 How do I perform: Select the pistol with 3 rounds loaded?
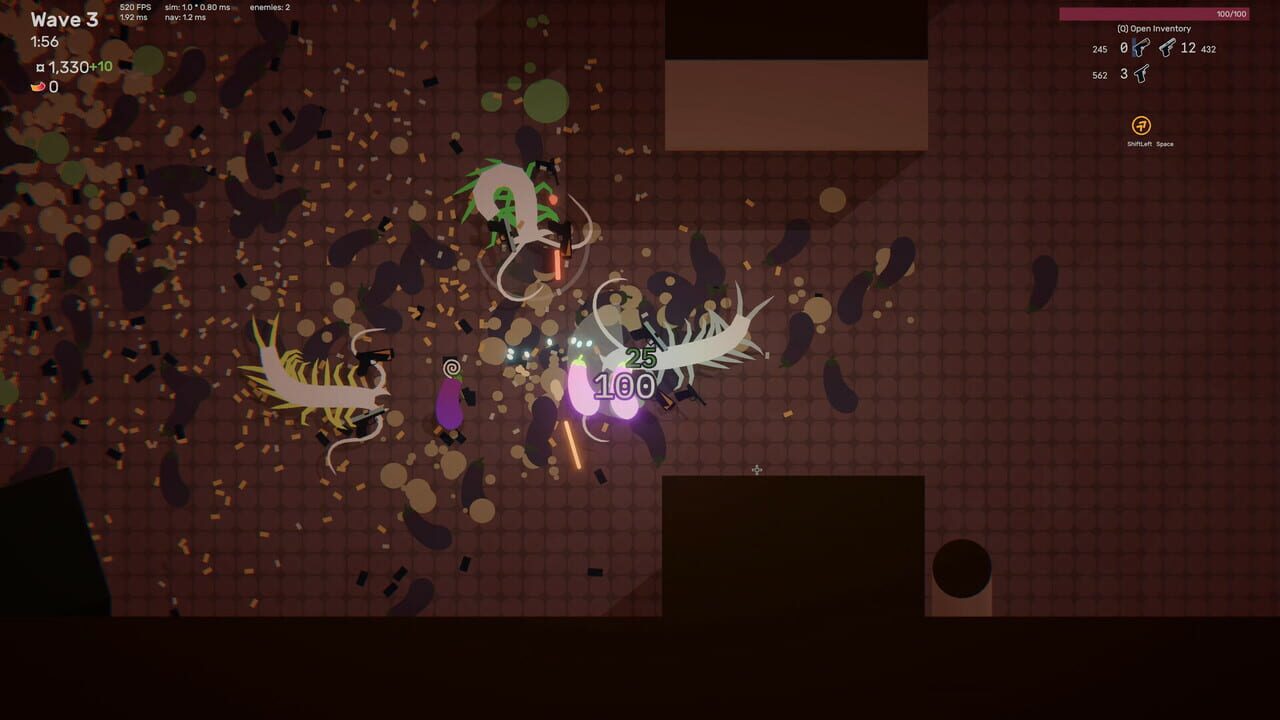click(x=1143, y=73)
